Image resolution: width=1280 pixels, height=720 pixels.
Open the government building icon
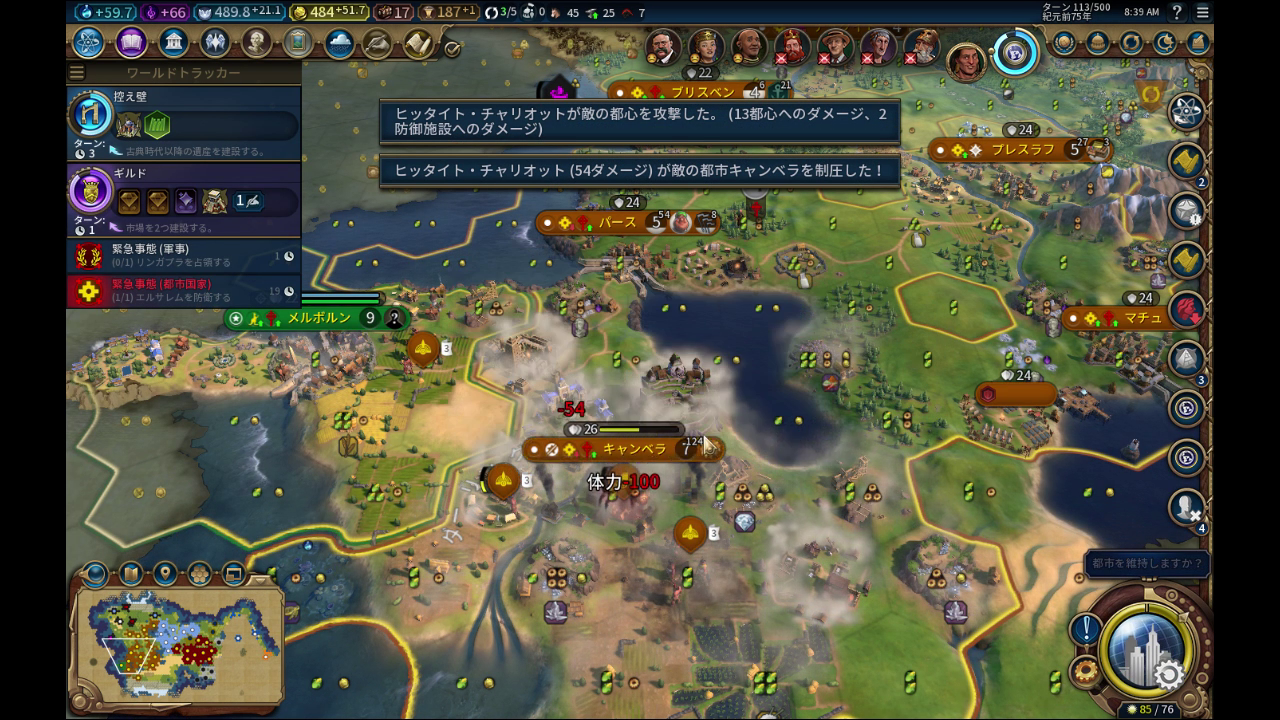174,43
